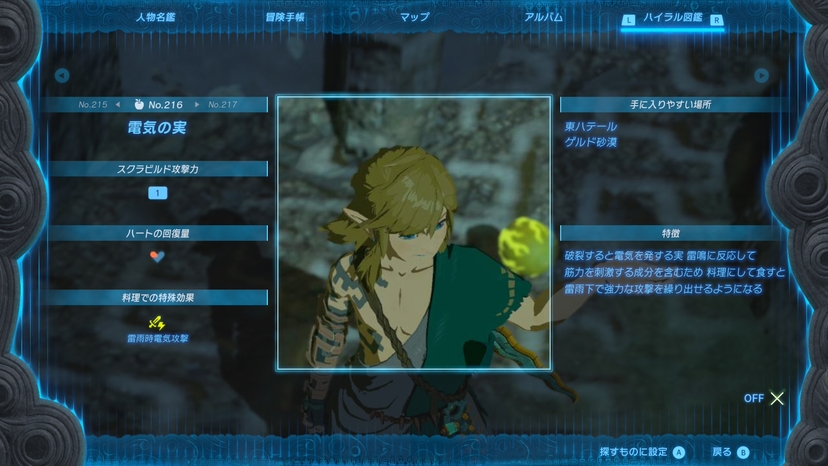Open the アルバム tab
Image resolution: width=828 pixels, height=466 pixels.
(543, 18)
